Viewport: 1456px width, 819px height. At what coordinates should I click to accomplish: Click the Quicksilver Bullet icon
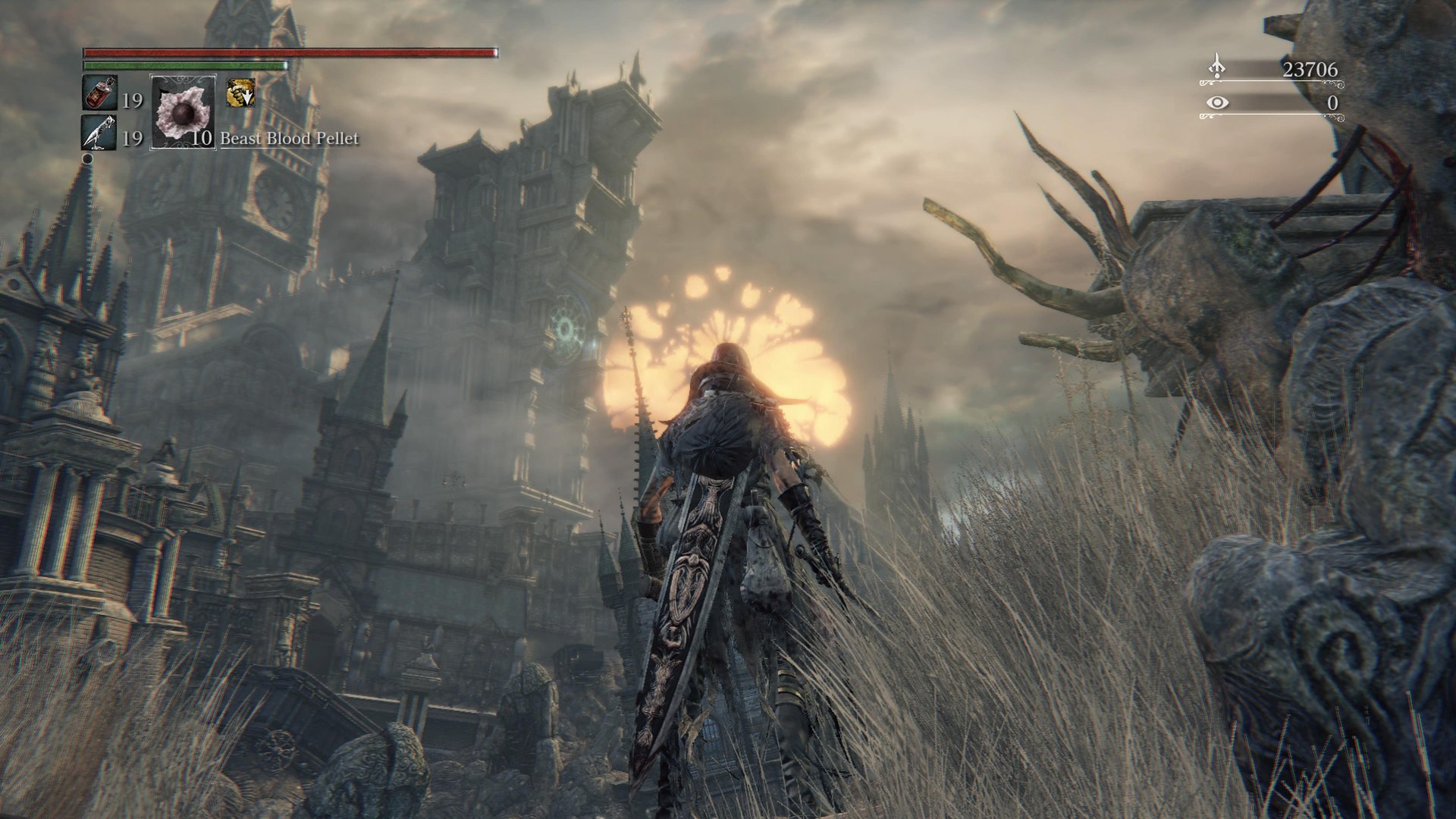coord(99,133)
